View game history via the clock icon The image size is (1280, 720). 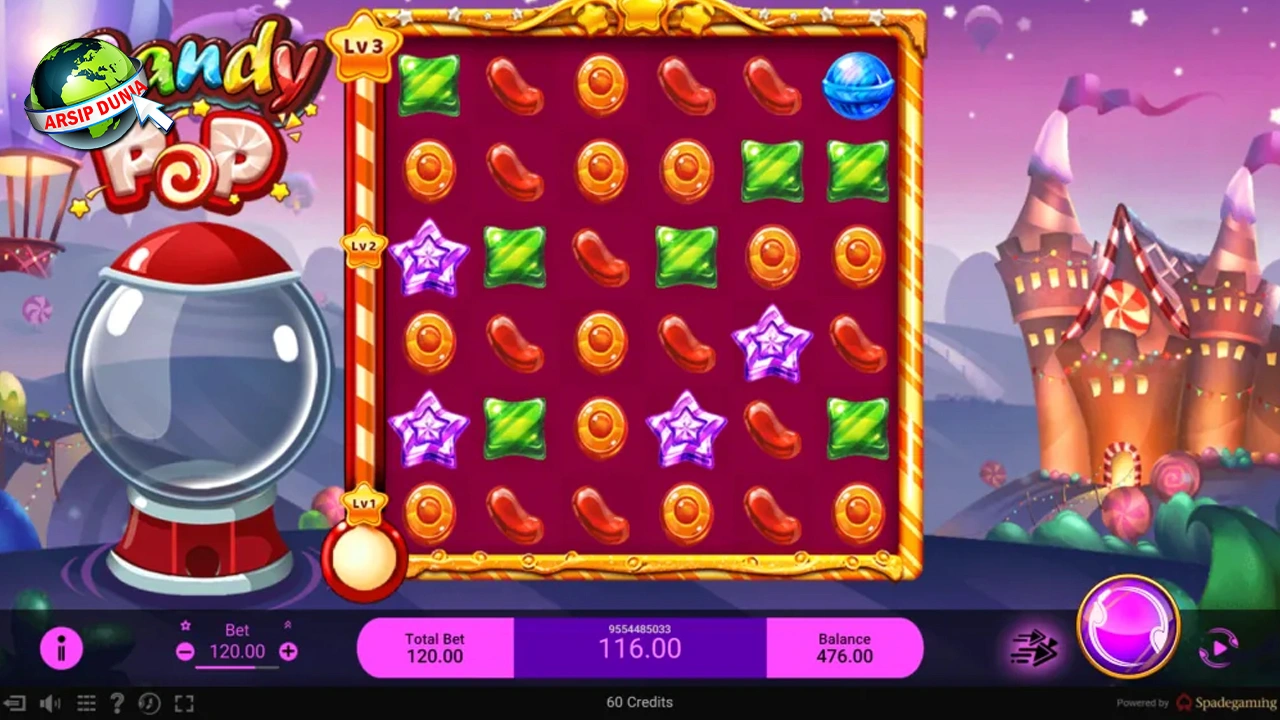coord(150,703)
